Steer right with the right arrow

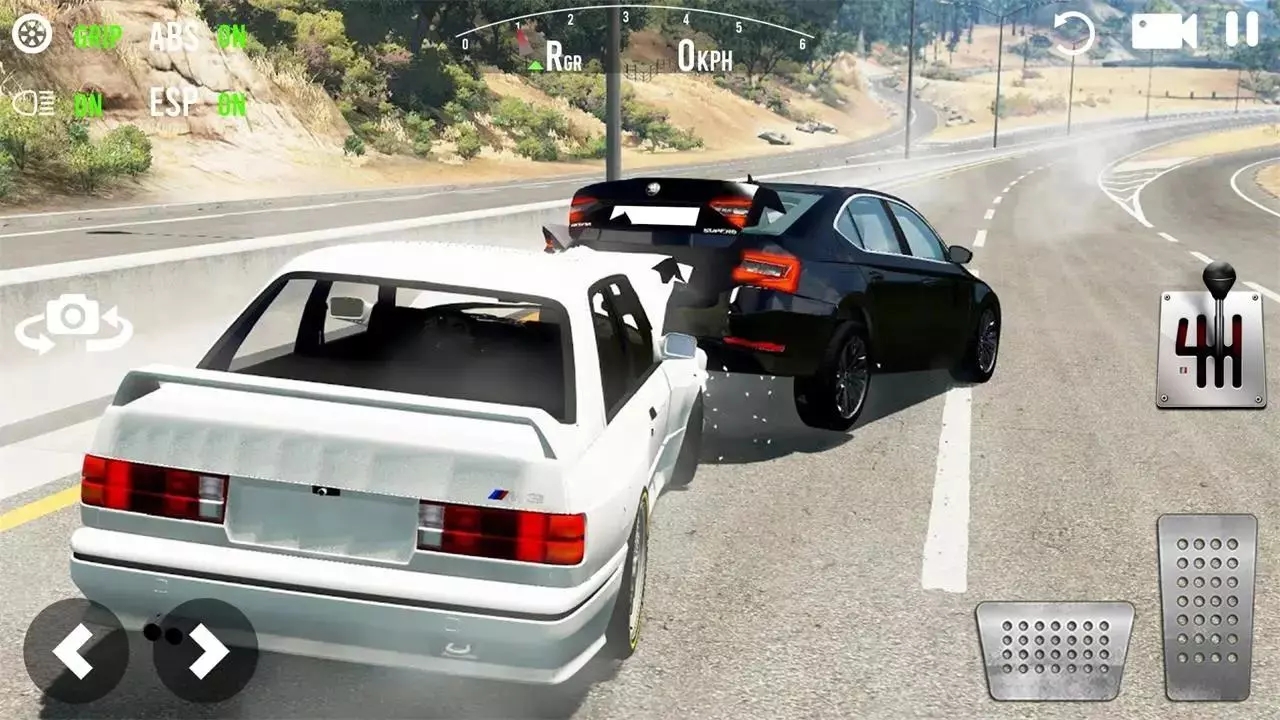pos(206,650)
